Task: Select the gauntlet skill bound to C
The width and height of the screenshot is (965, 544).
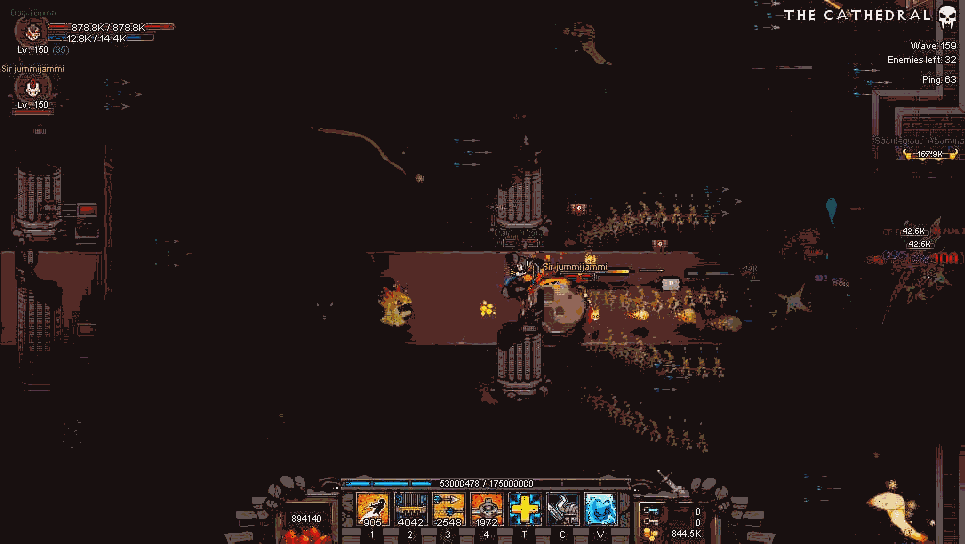Action: [563, 509]
